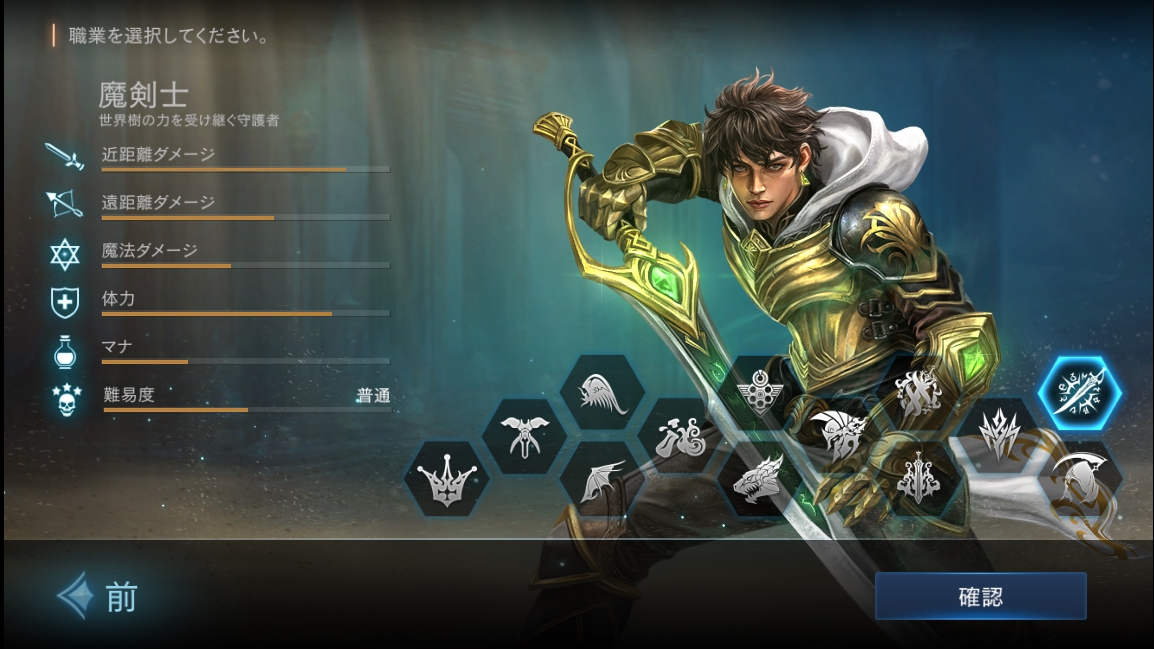Select the potion flask class icon
The width and height of the screenshot is (1154, 649).
[x=681, y=436]
